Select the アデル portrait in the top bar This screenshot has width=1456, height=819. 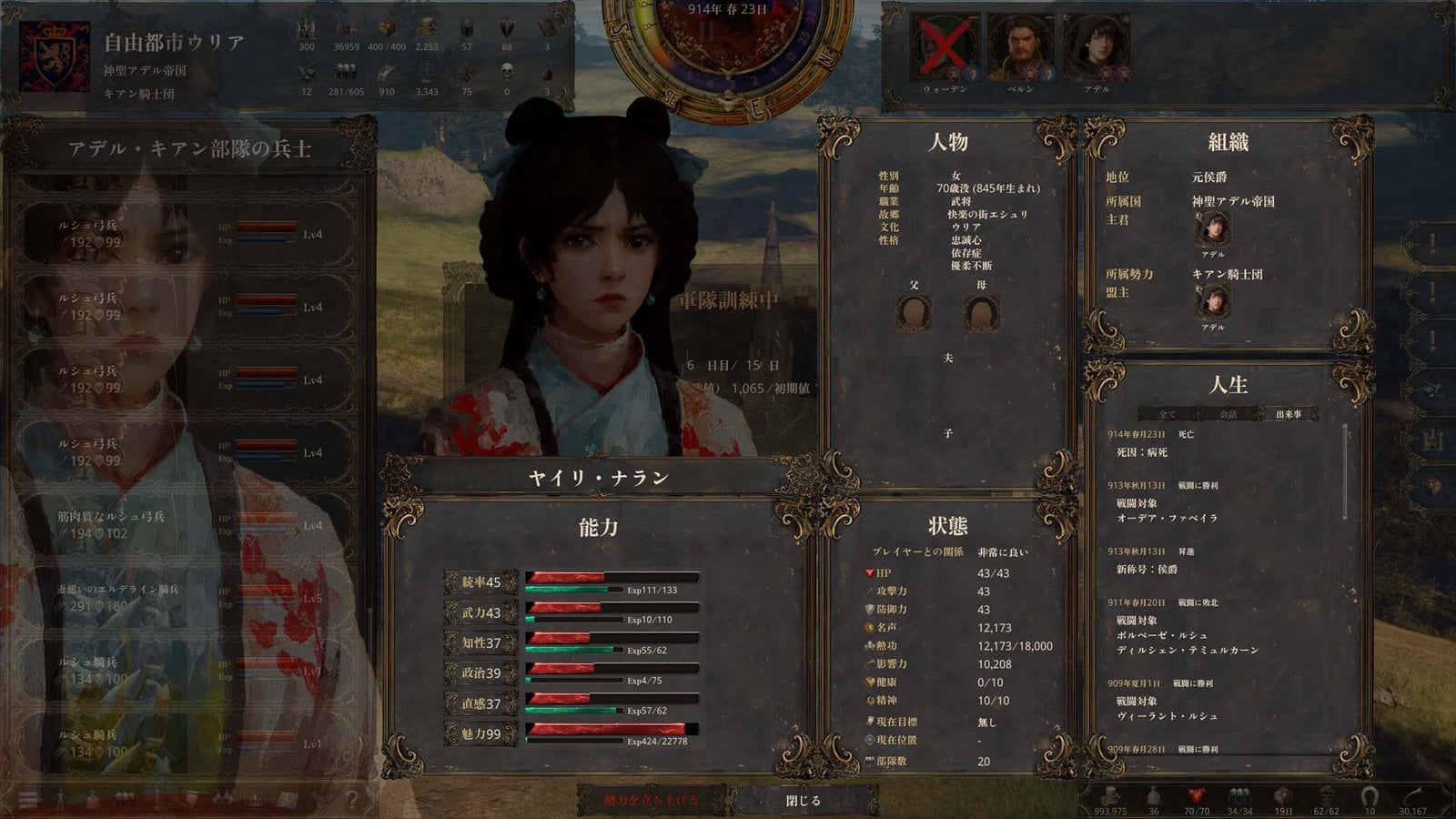tap(1097, 47)
